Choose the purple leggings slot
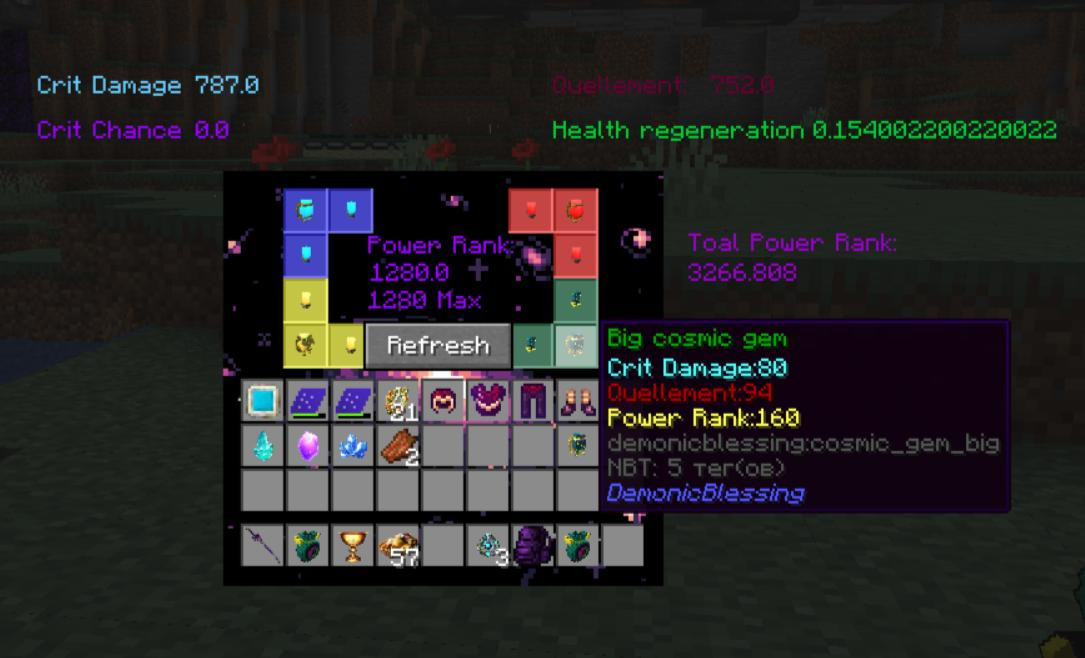The width and height of the screenshot is (1085, 658). (x=531, y=402)
